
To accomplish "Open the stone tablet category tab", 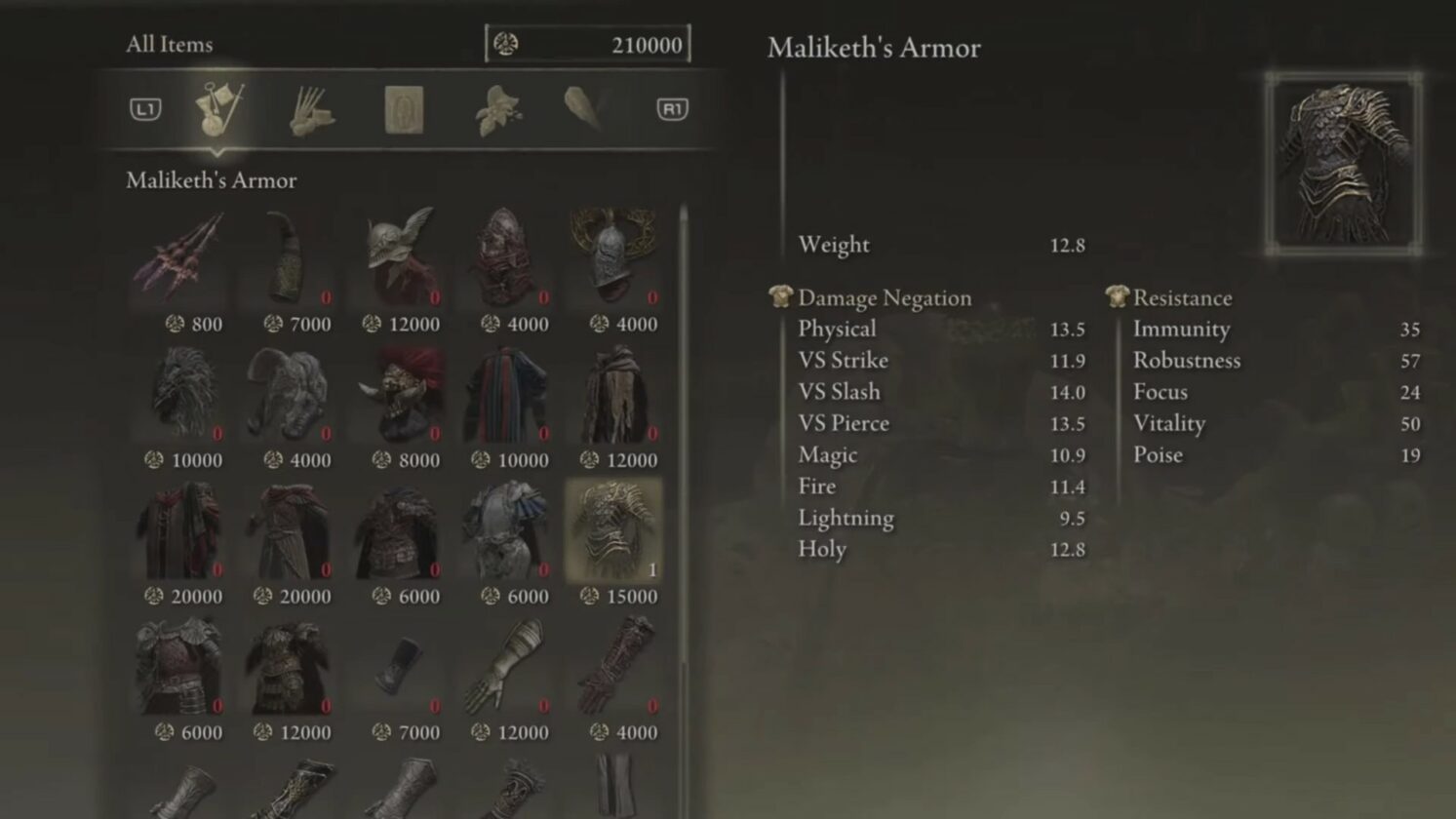I will (404, 109).
